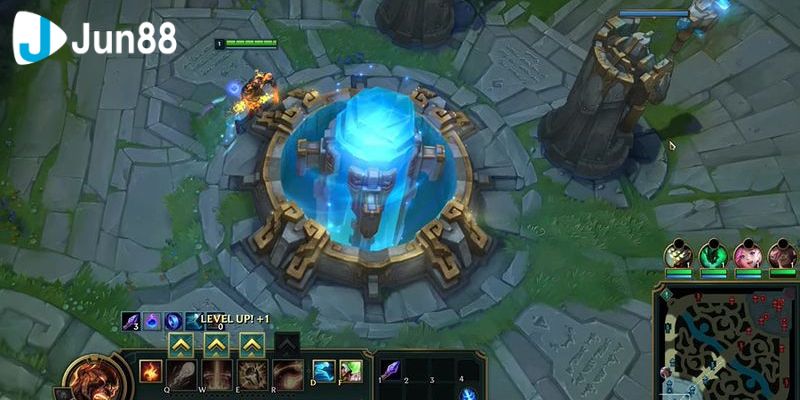
Task: Select the purple item in slot 1
Action: (x=389, y=369)
